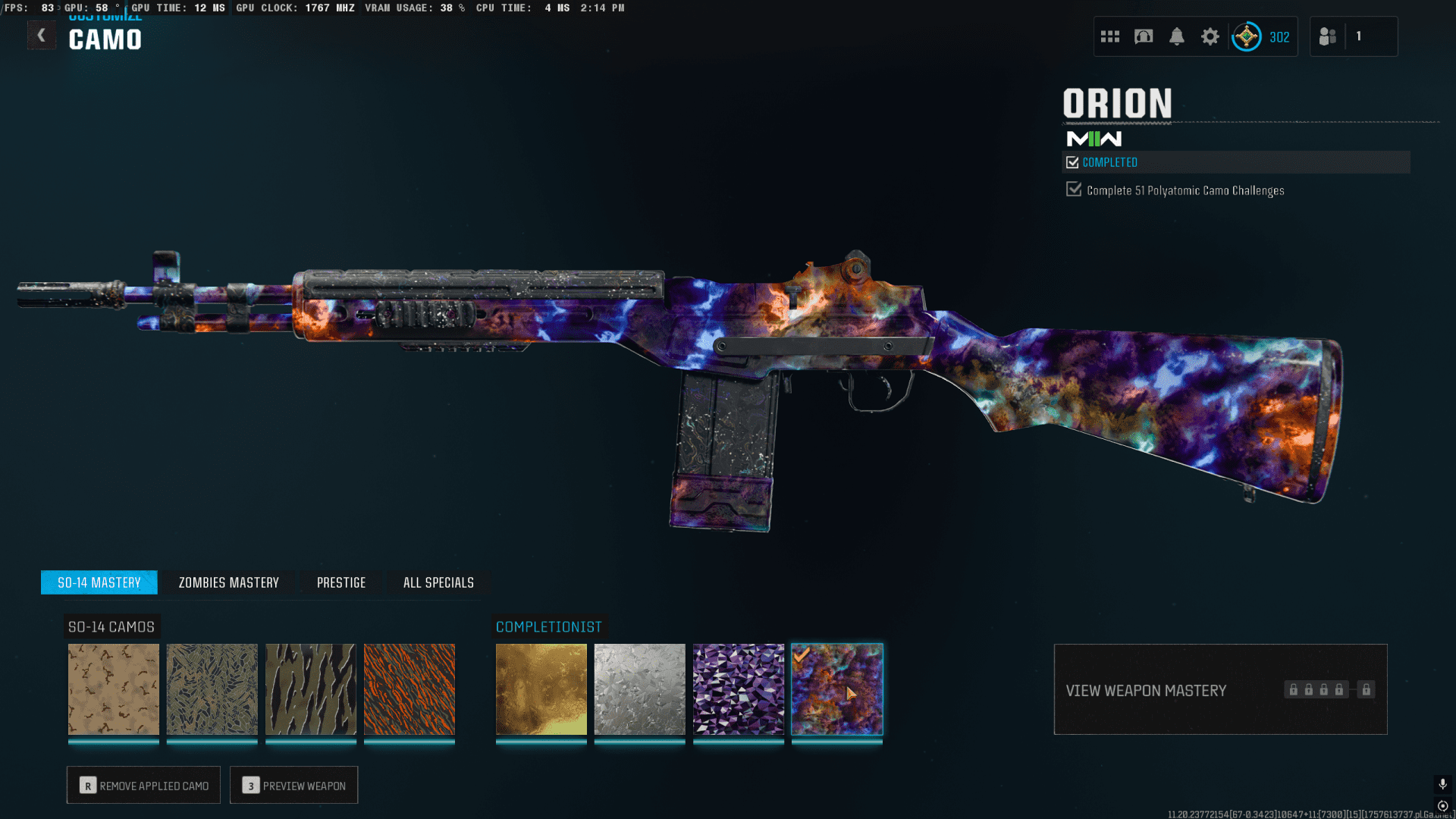Viewport: 1456px width, 819px height.
Task: Apply the Gold completionist camo
Action: tap(541, 689)
